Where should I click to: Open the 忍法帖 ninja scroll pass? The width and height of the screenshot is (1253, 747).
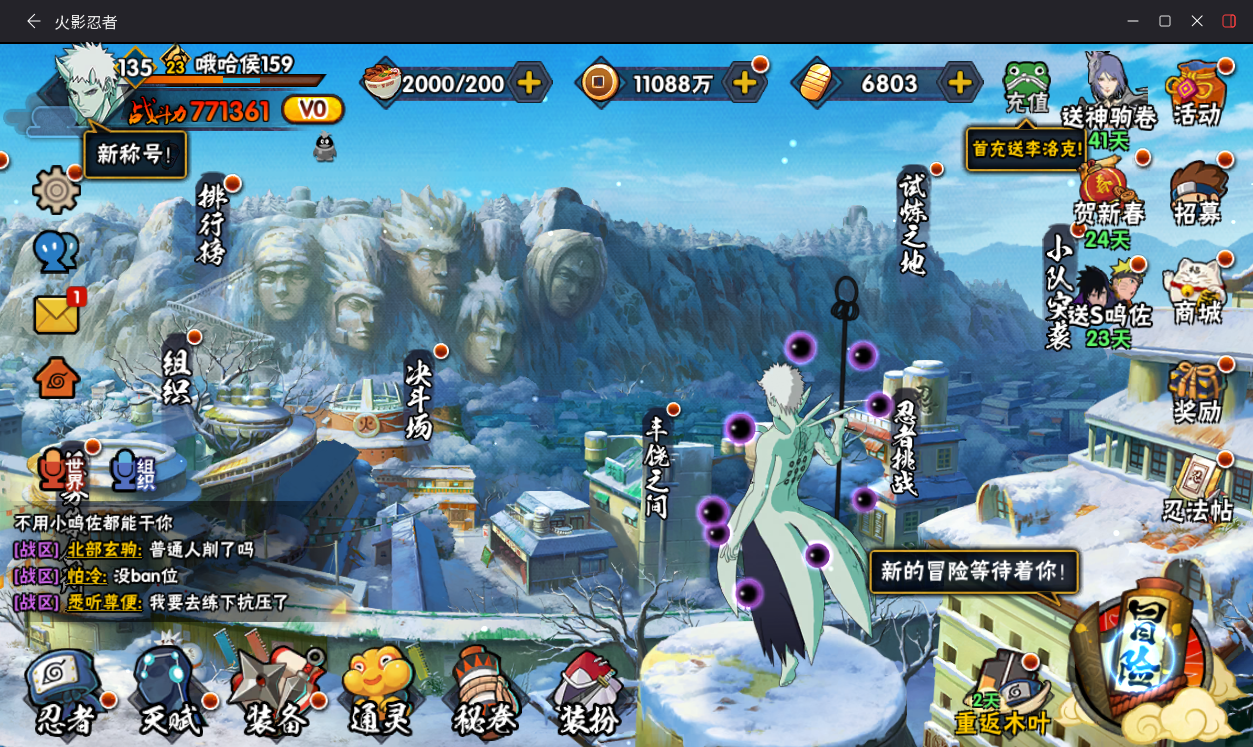pos(1197,490)
